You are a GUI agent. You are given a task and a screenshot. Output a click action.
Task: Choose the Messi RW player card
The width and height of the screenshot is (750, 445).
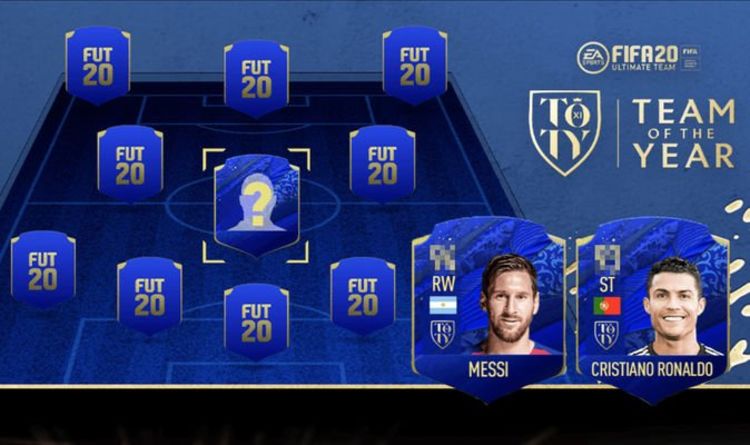pyautogui.click(x=488, y=310)
